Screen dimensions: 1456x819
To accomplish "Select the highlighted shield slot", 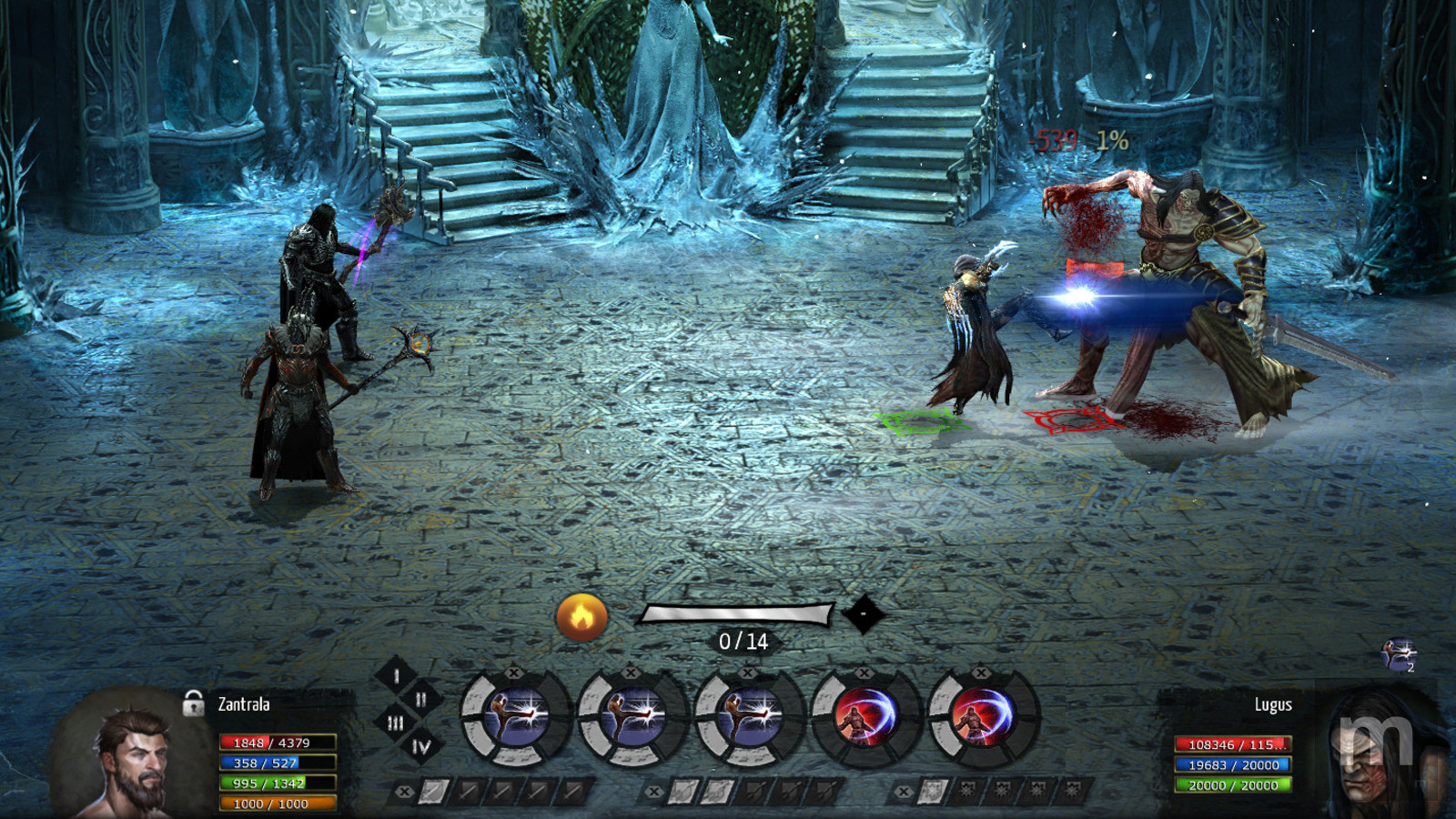I will [x=932, y=792].
